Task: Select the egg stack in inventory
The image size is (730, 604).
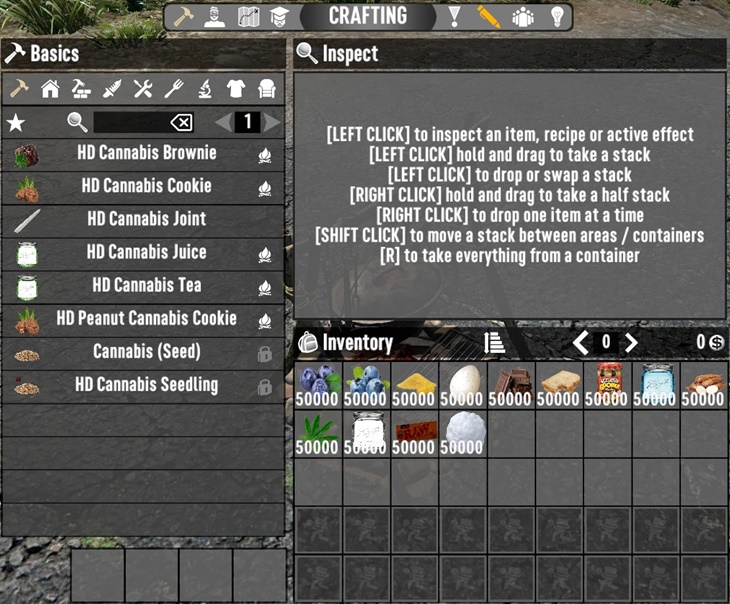Action: pyautogui.click(x=462, y=384)
